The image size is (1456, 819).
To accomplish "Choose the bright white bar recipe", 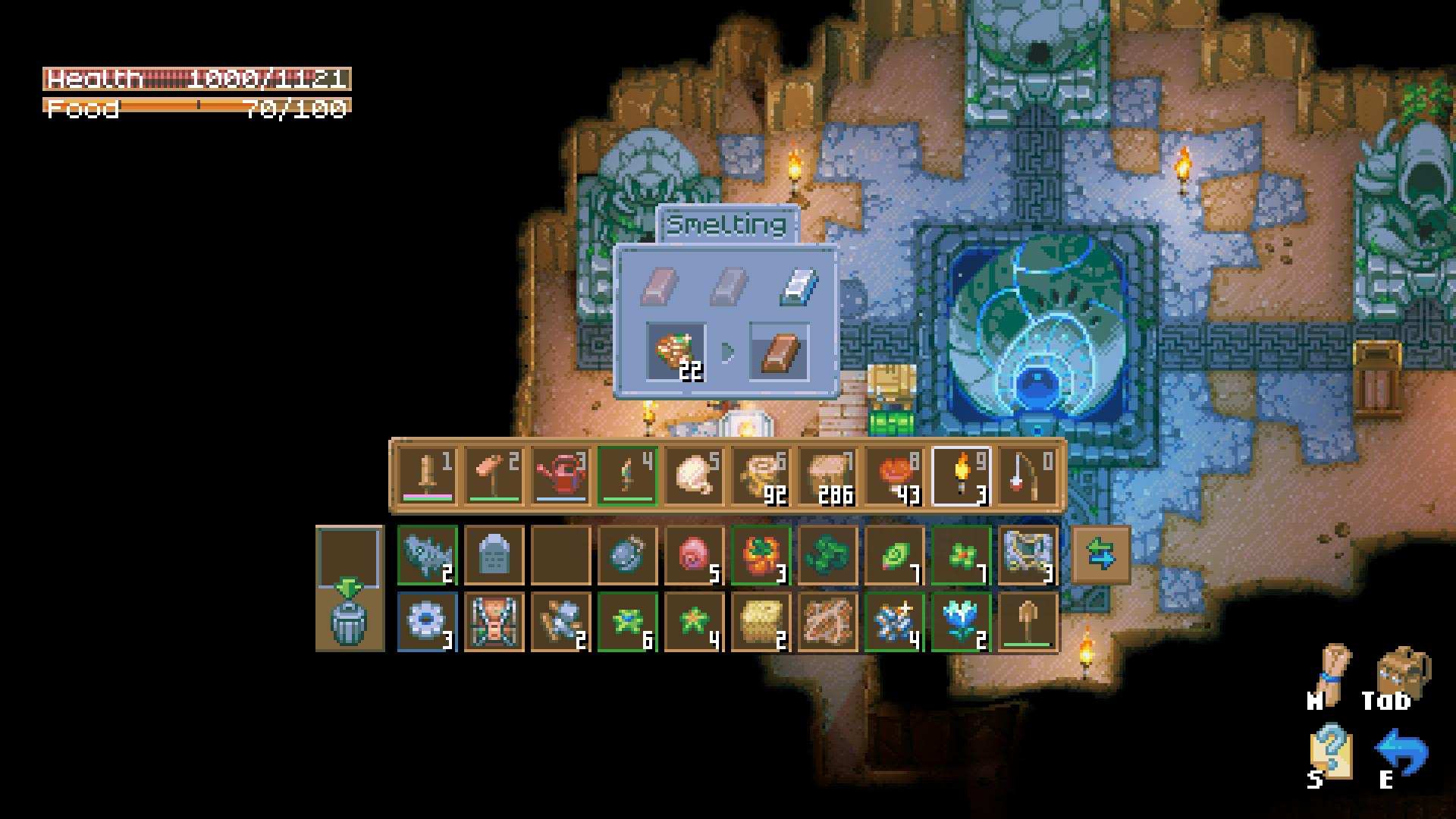I will (x=798, y=286).
